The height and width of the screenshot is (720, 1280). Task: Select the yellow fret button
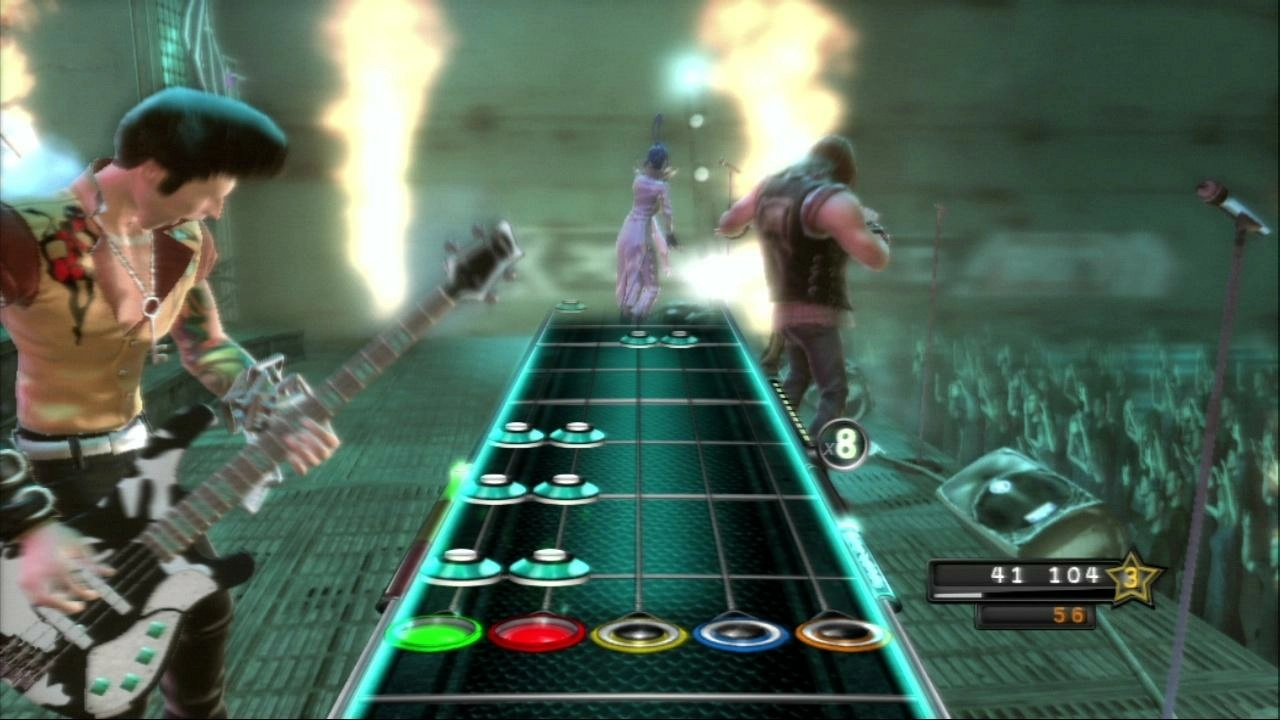(637, 634)
